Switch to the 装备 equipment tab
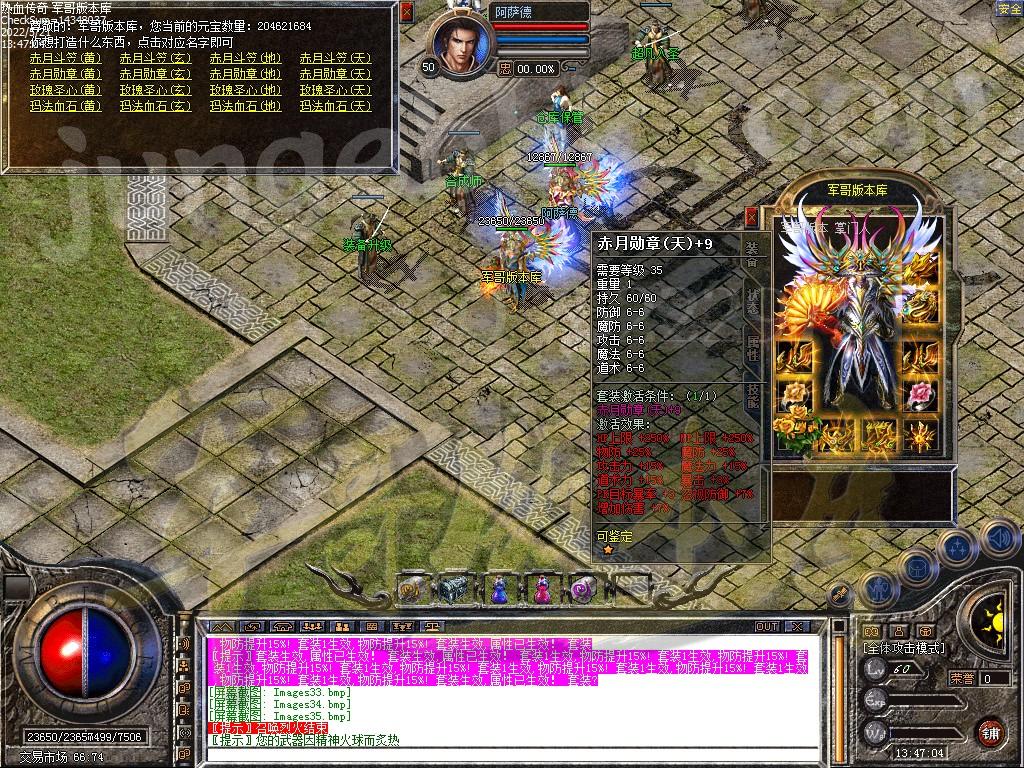 [x=752, y=253]
